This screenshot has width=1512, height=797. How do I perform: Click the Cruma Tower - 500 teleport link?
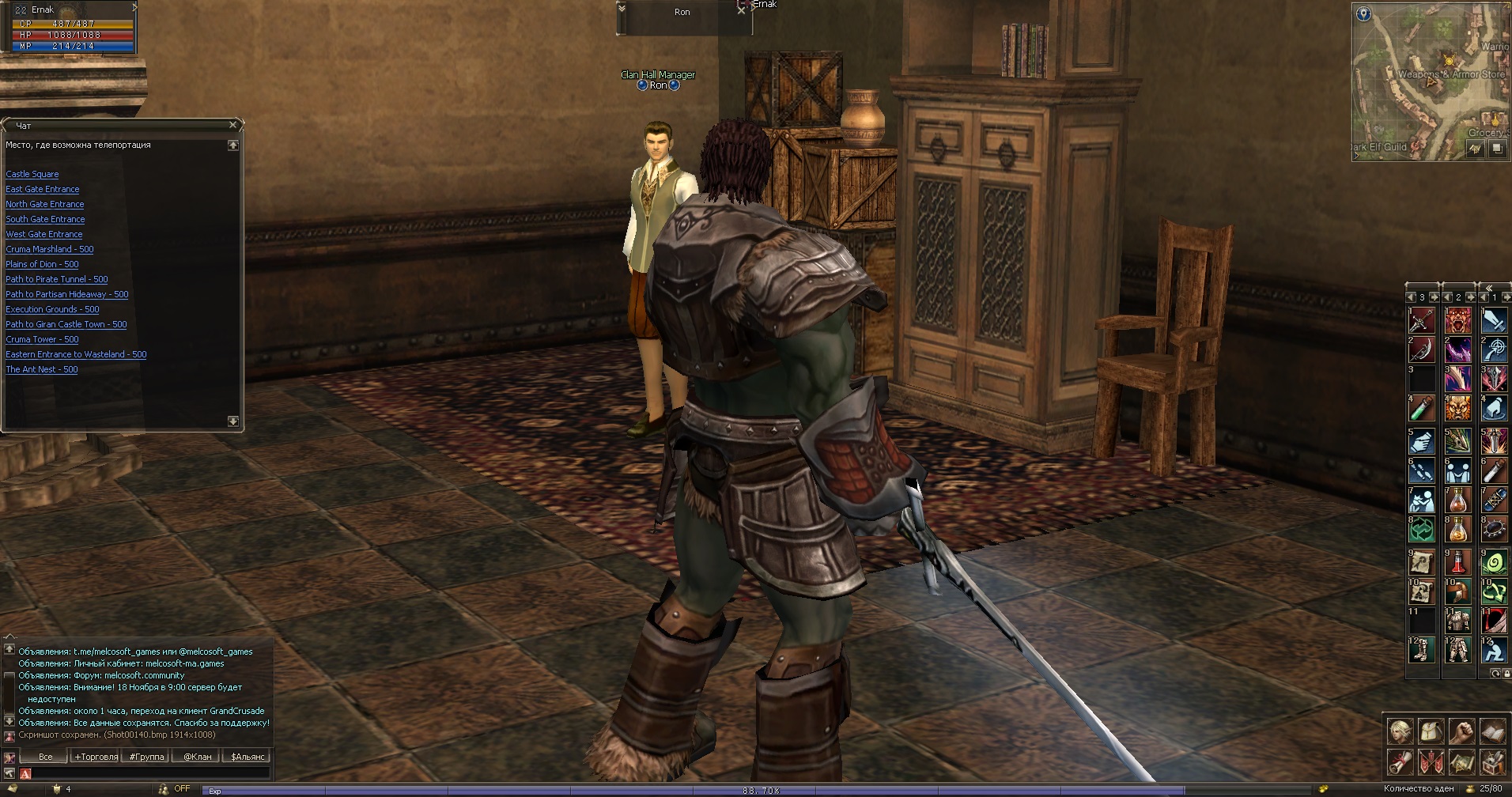(x=42, y=339)
